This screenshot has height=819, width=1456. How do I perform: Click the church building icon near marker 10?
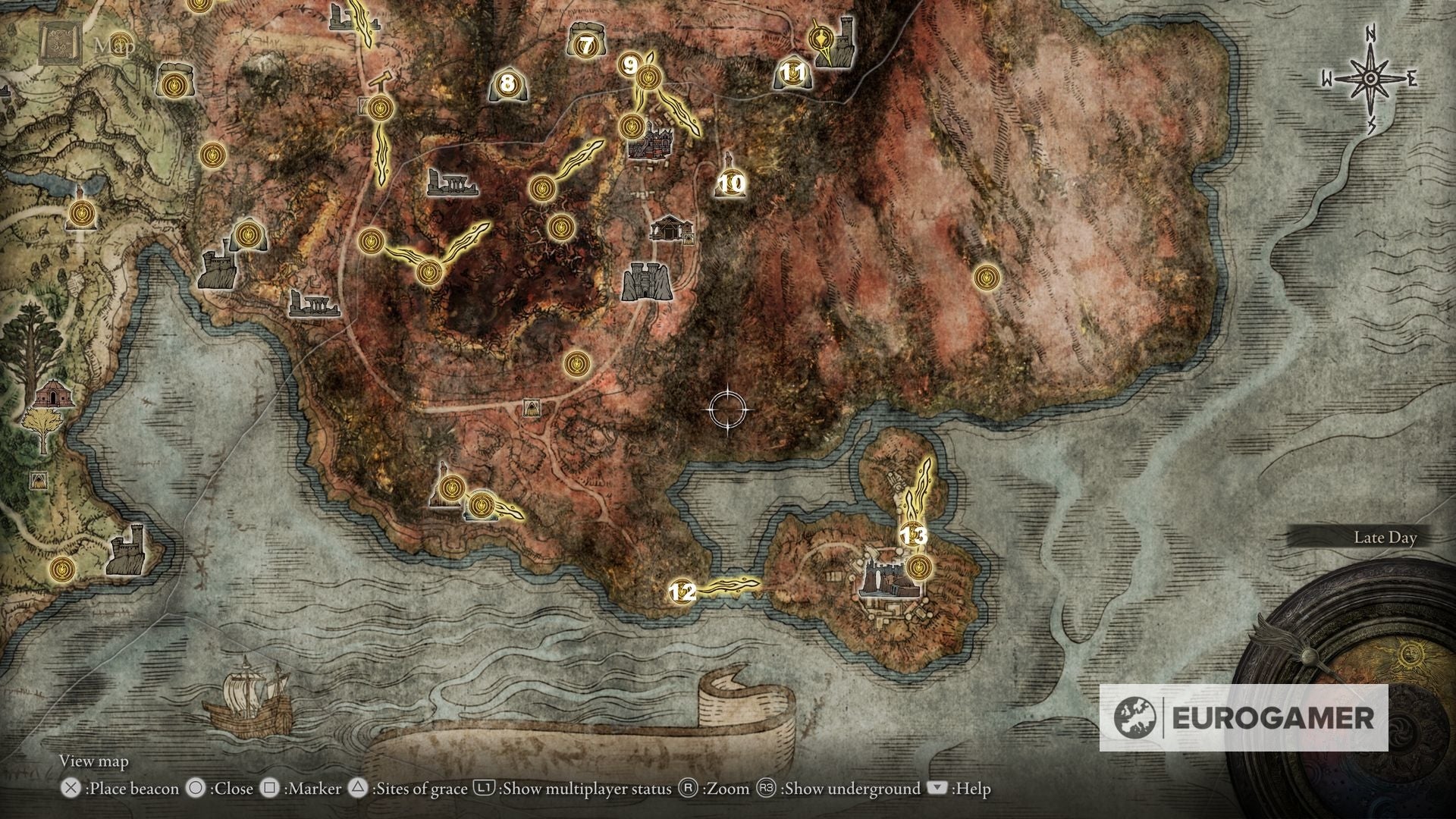click(x=670, y=229)
